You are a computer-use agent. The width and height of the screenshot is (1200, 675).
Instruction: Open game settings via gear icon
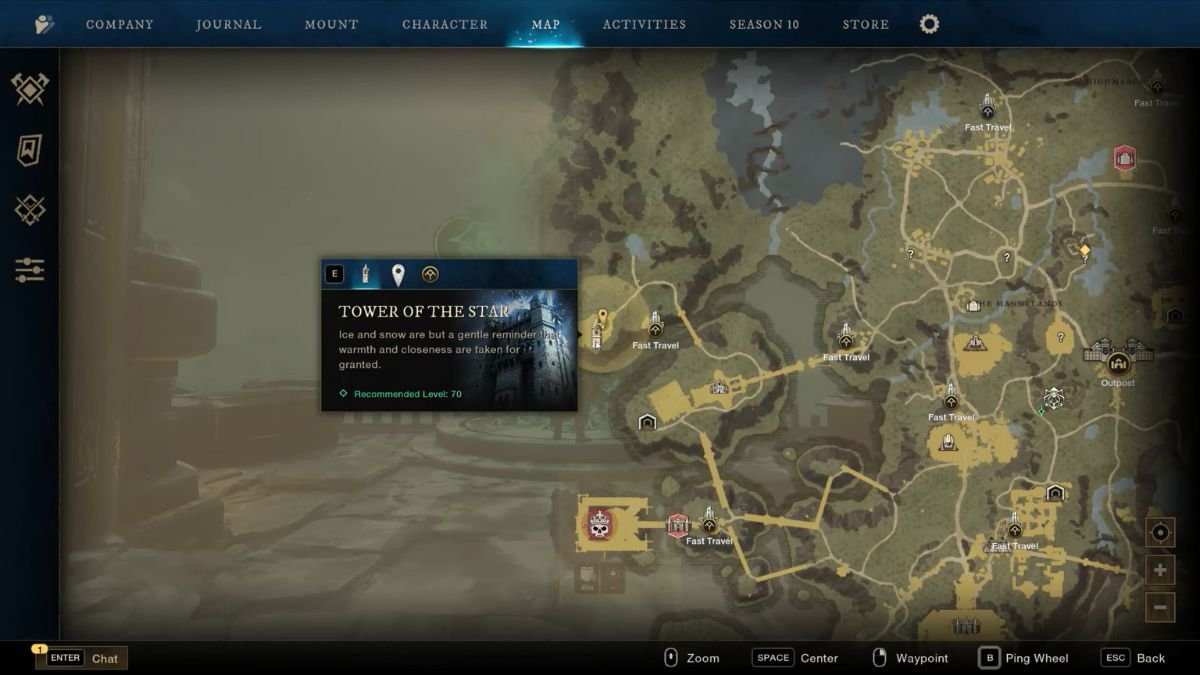pos(929,24)
